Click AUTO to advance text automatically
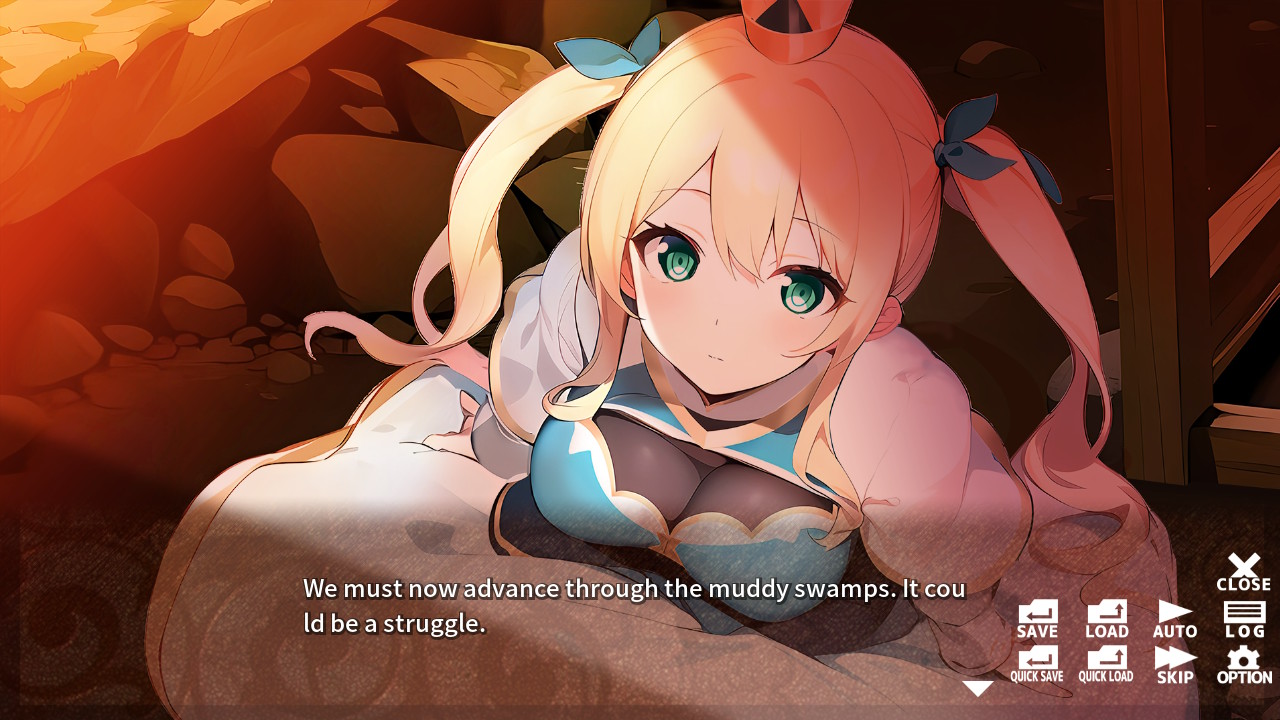 [x=1174, y=613]
